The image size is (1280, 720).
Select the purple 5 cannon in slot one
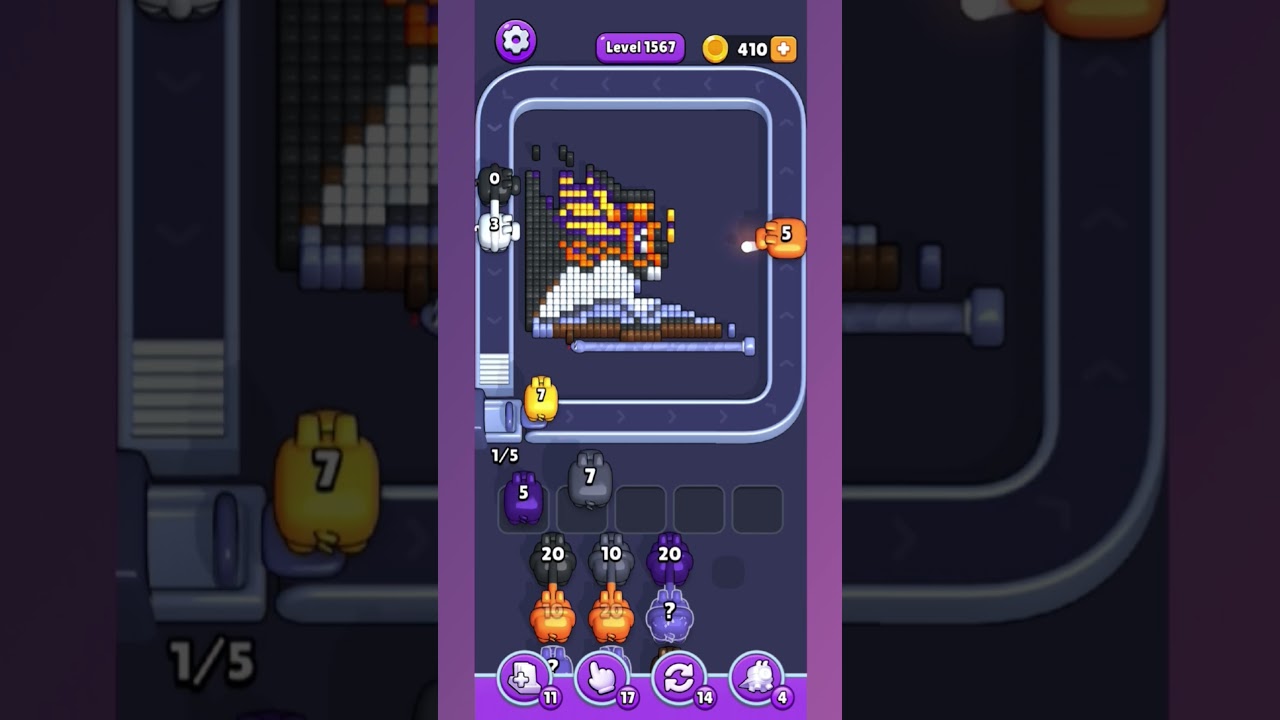tap(524, 497)
